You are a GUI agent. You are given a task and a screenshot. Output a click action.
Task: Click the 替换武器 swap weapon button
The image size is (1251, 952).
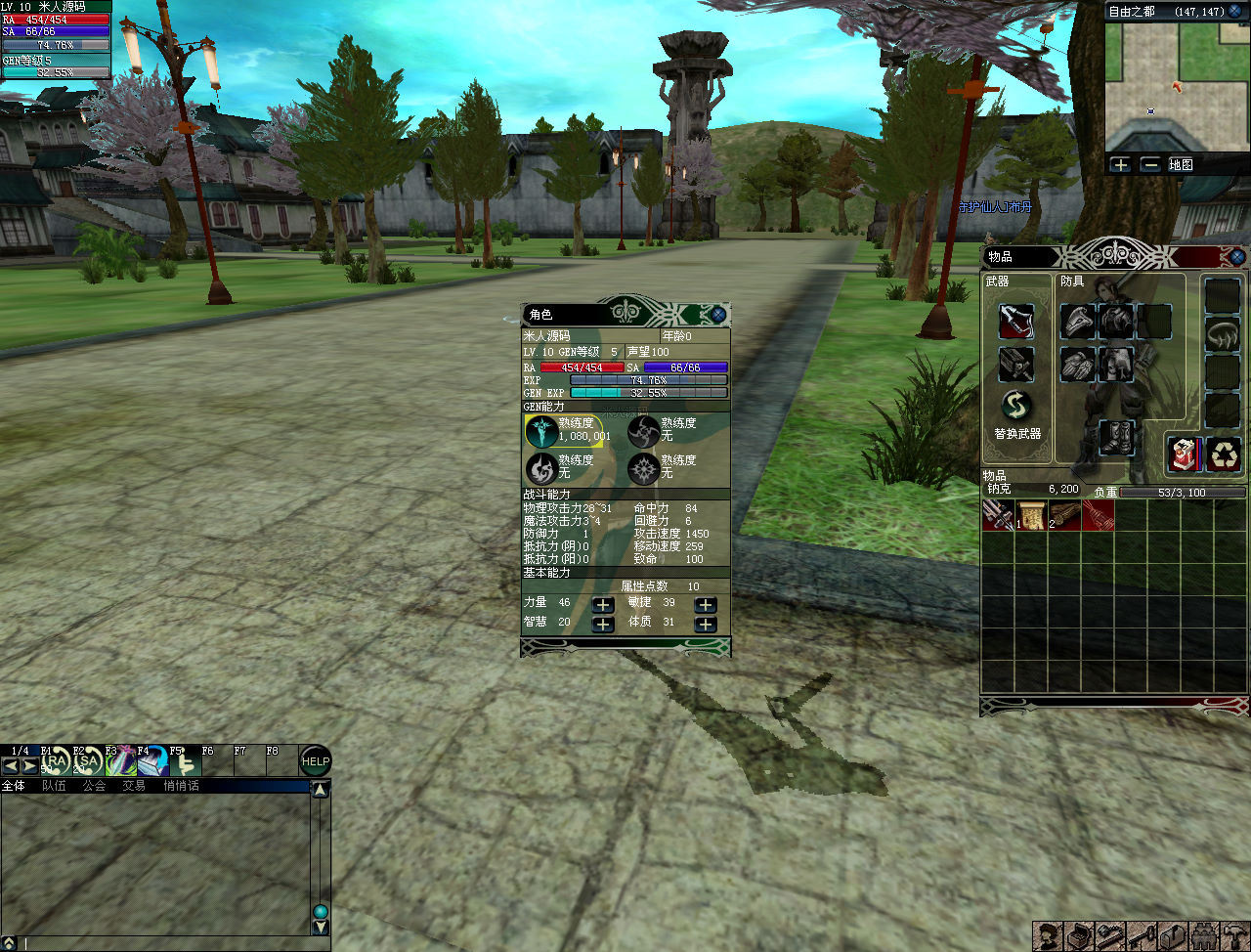[x=1016, y=407]
